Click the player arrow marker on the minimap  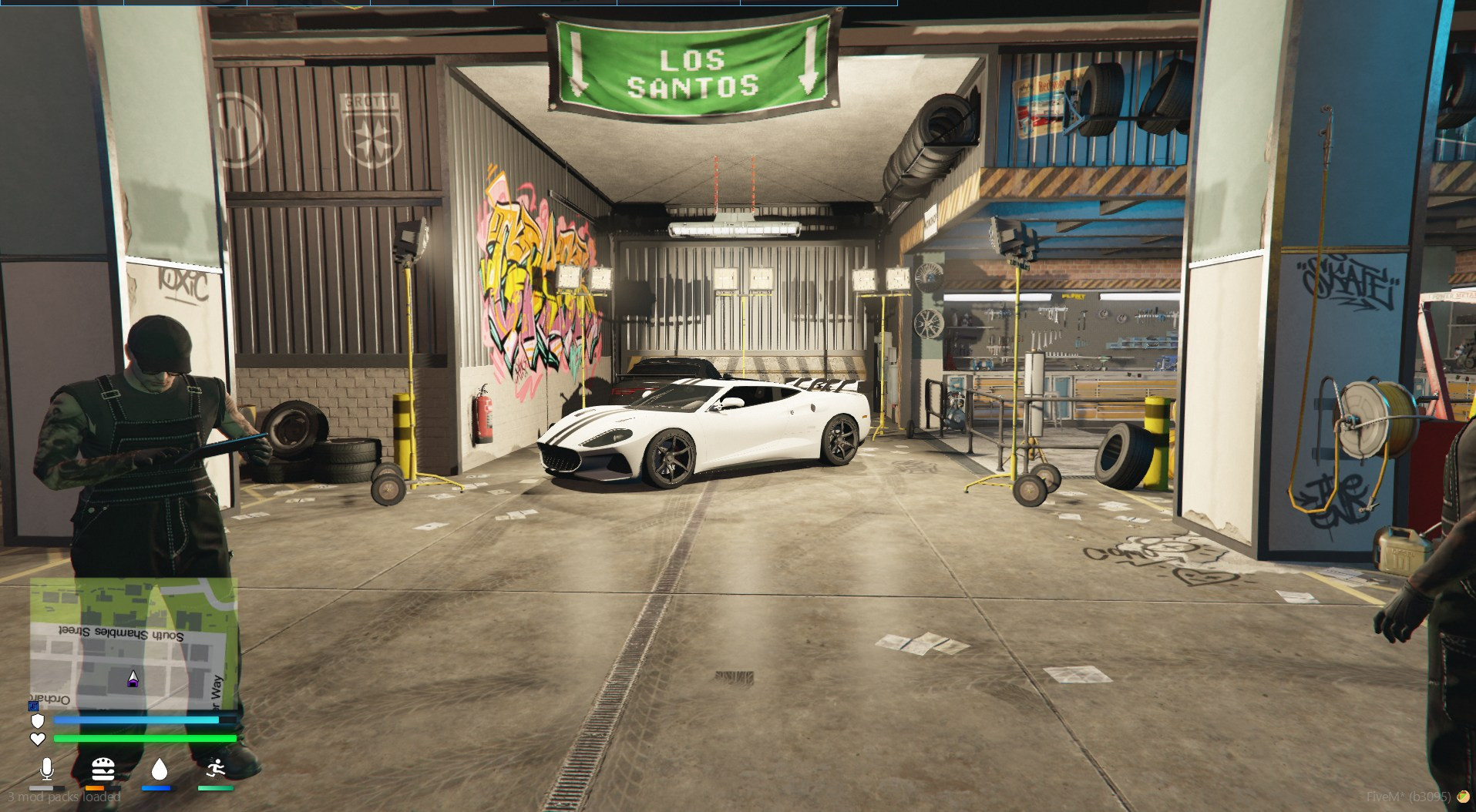click(133, 679)
